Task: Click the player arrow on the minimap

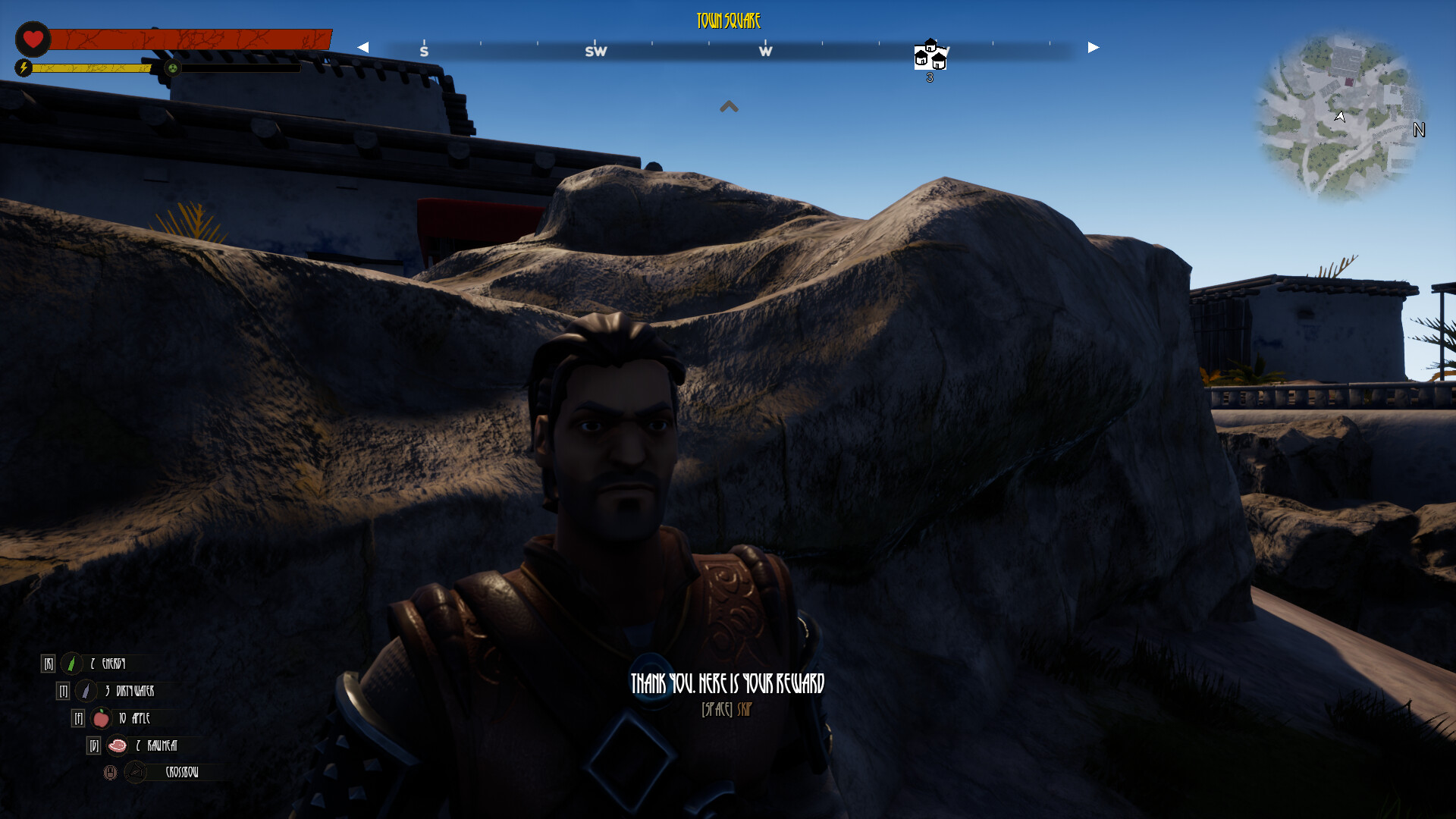Action: (x=1340, y=118)
